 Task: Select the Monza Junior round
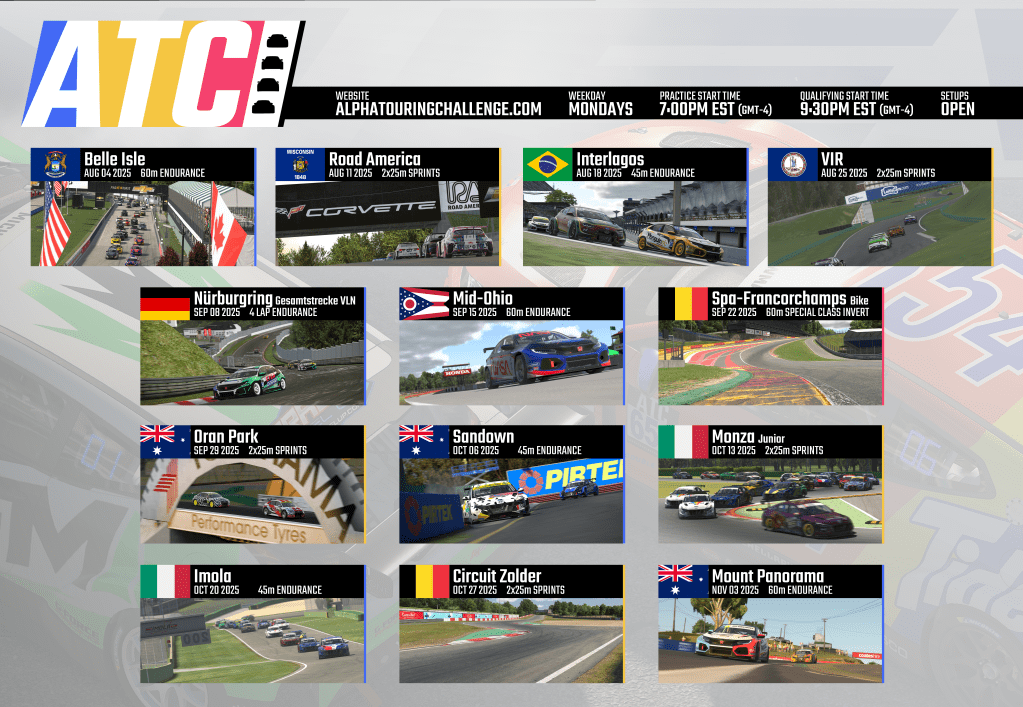[771, 484]
